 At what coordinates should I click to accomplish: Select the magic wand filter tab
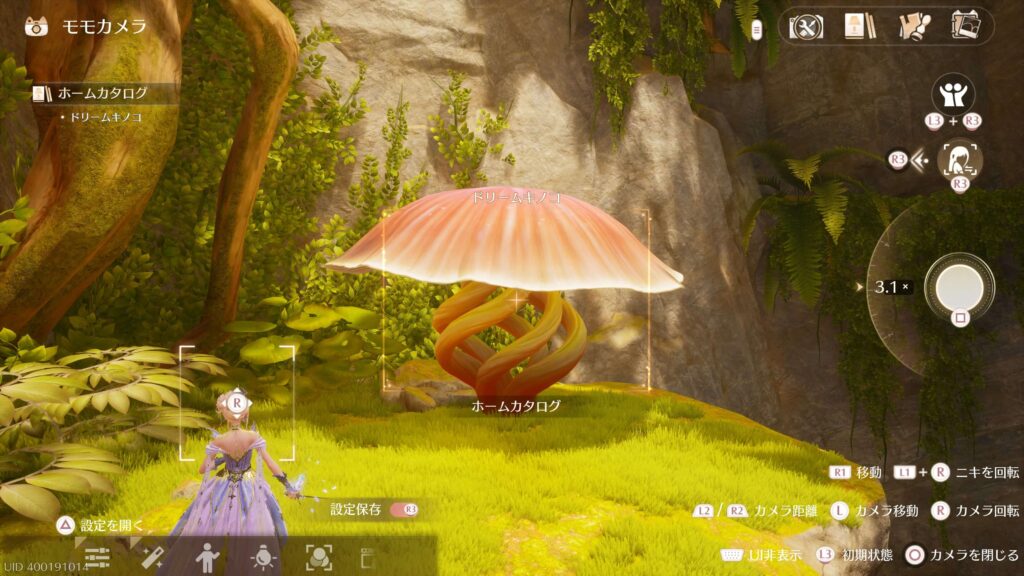click(152, 558)
